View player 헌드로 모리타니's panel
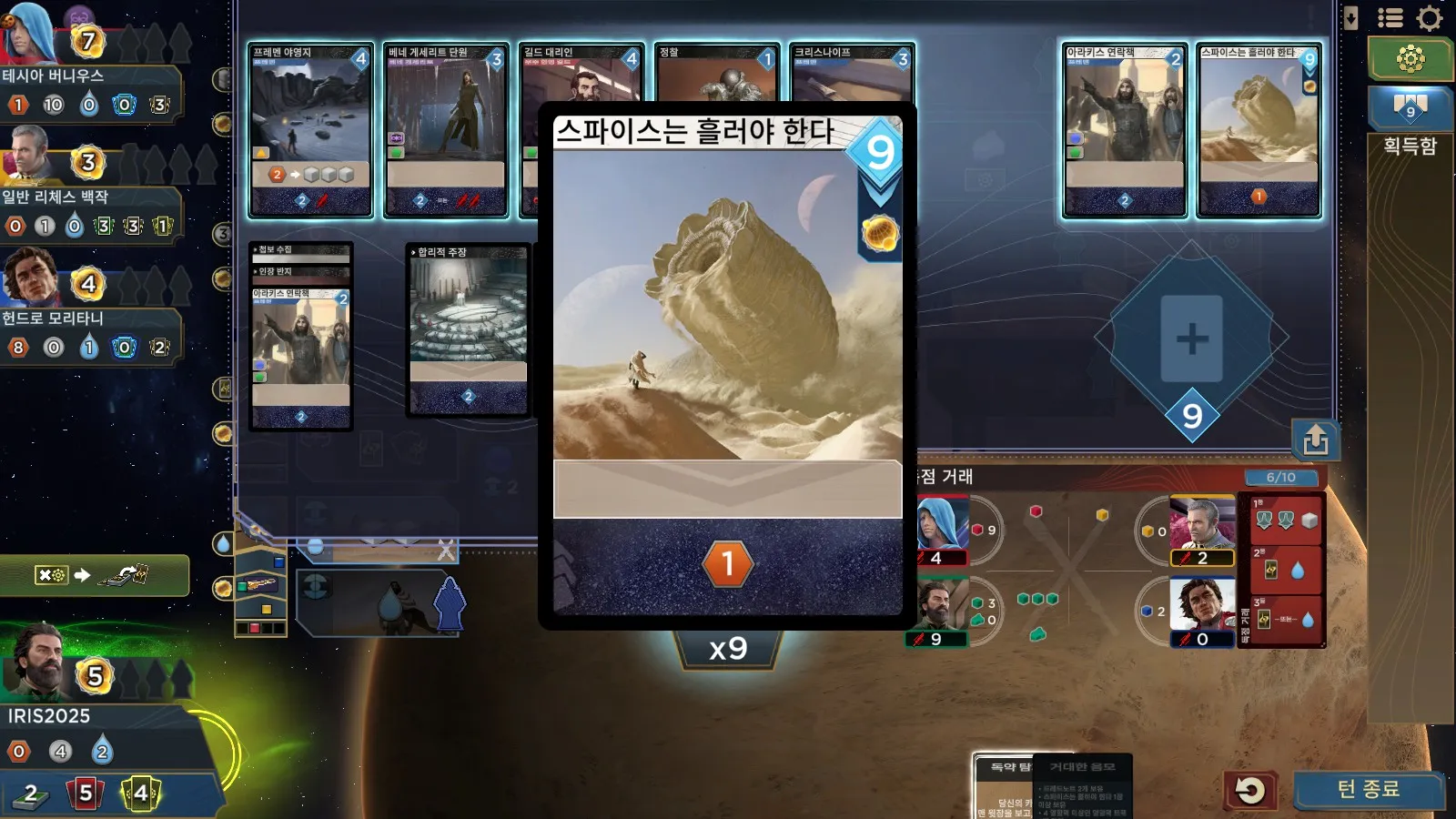 pyautogui.click(x=53, y=318)
